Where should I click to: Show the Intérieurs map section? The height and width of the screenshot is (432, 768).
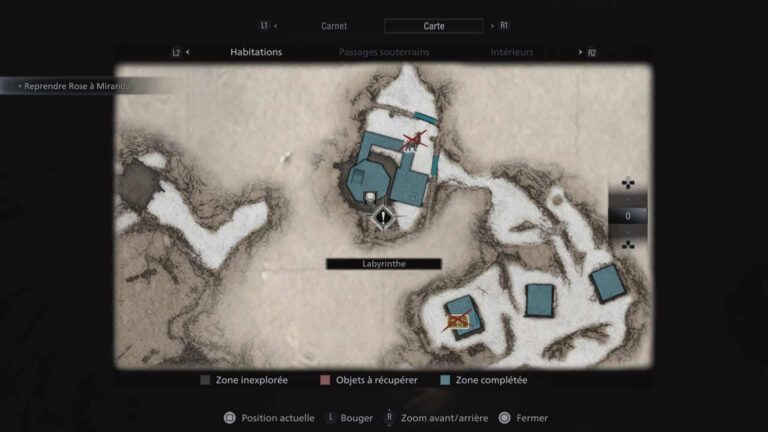coord(511,52)
